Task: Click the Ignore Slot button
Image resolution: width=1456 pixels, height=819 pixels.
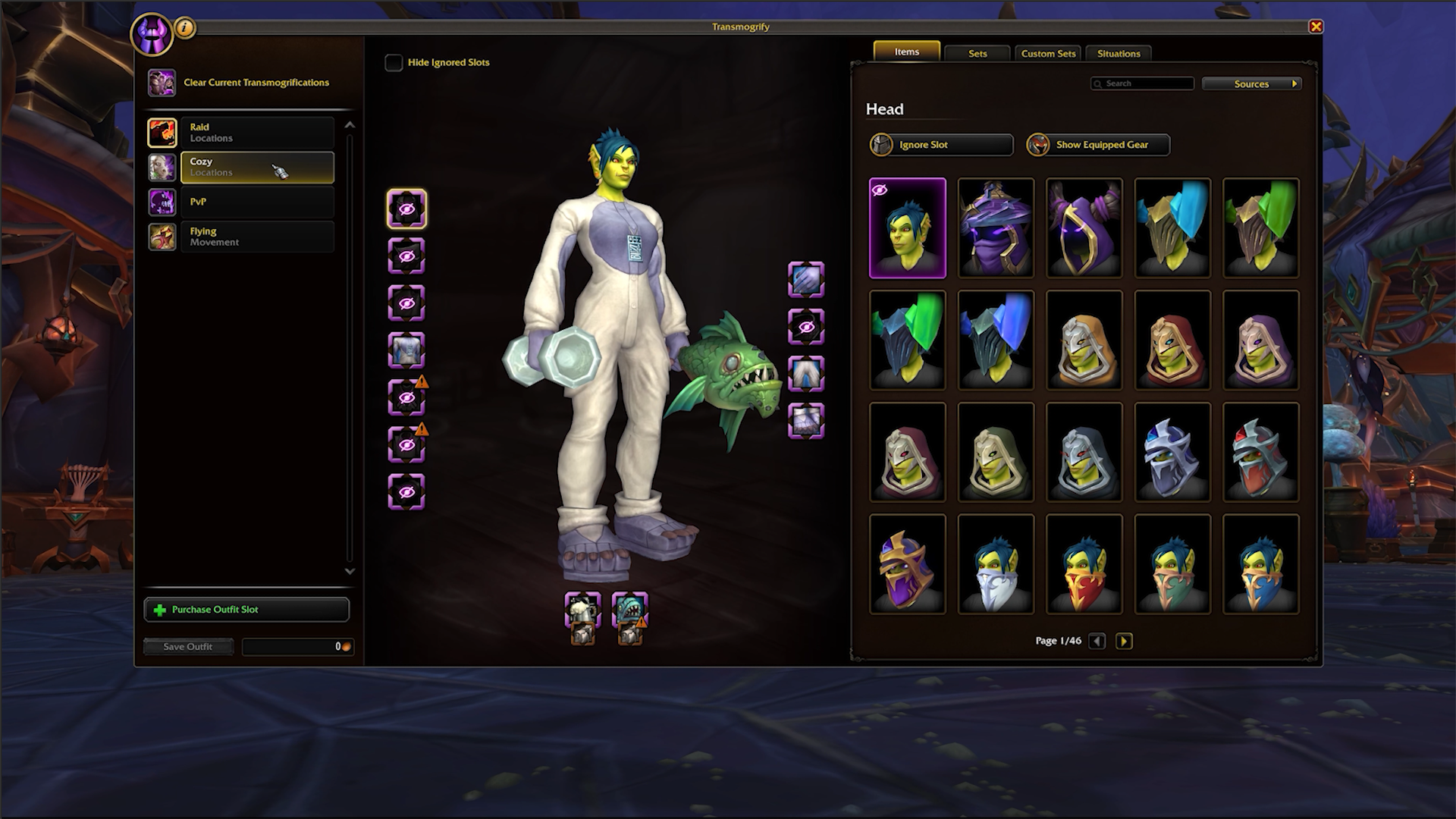Action: (941, 145)
